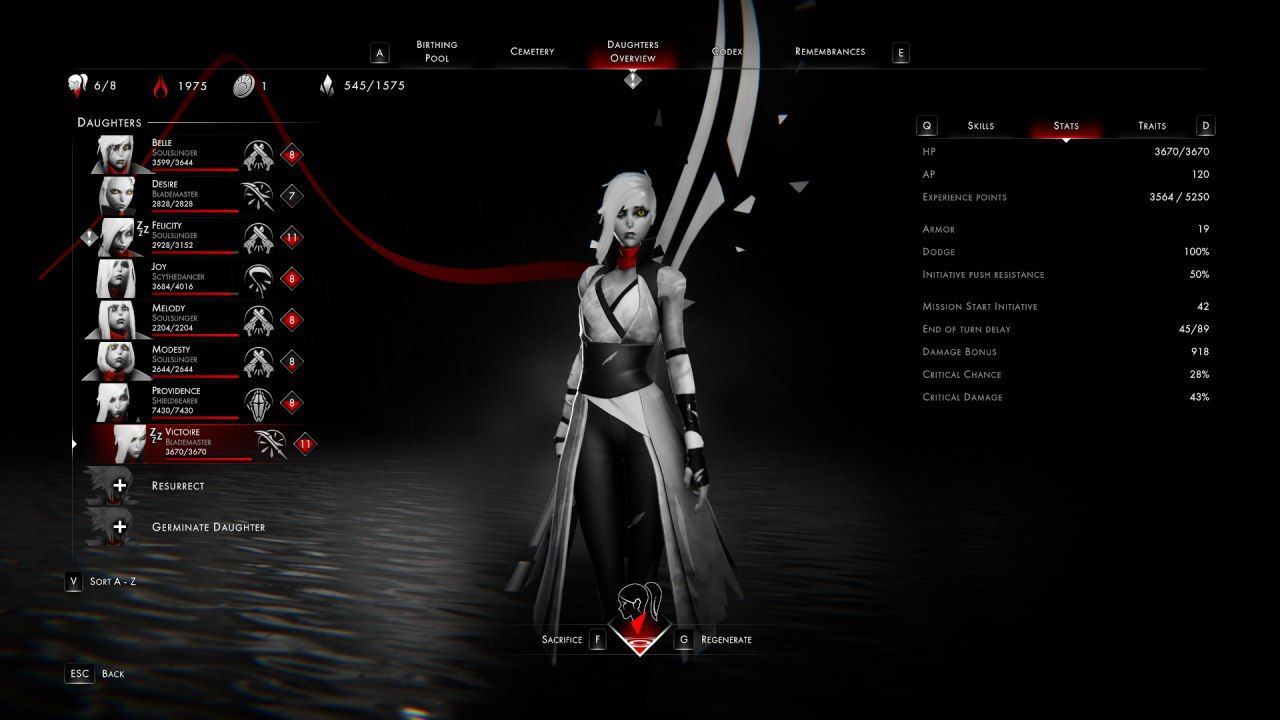Click Providence's Shieldbearer shield icon

[258, 401]
